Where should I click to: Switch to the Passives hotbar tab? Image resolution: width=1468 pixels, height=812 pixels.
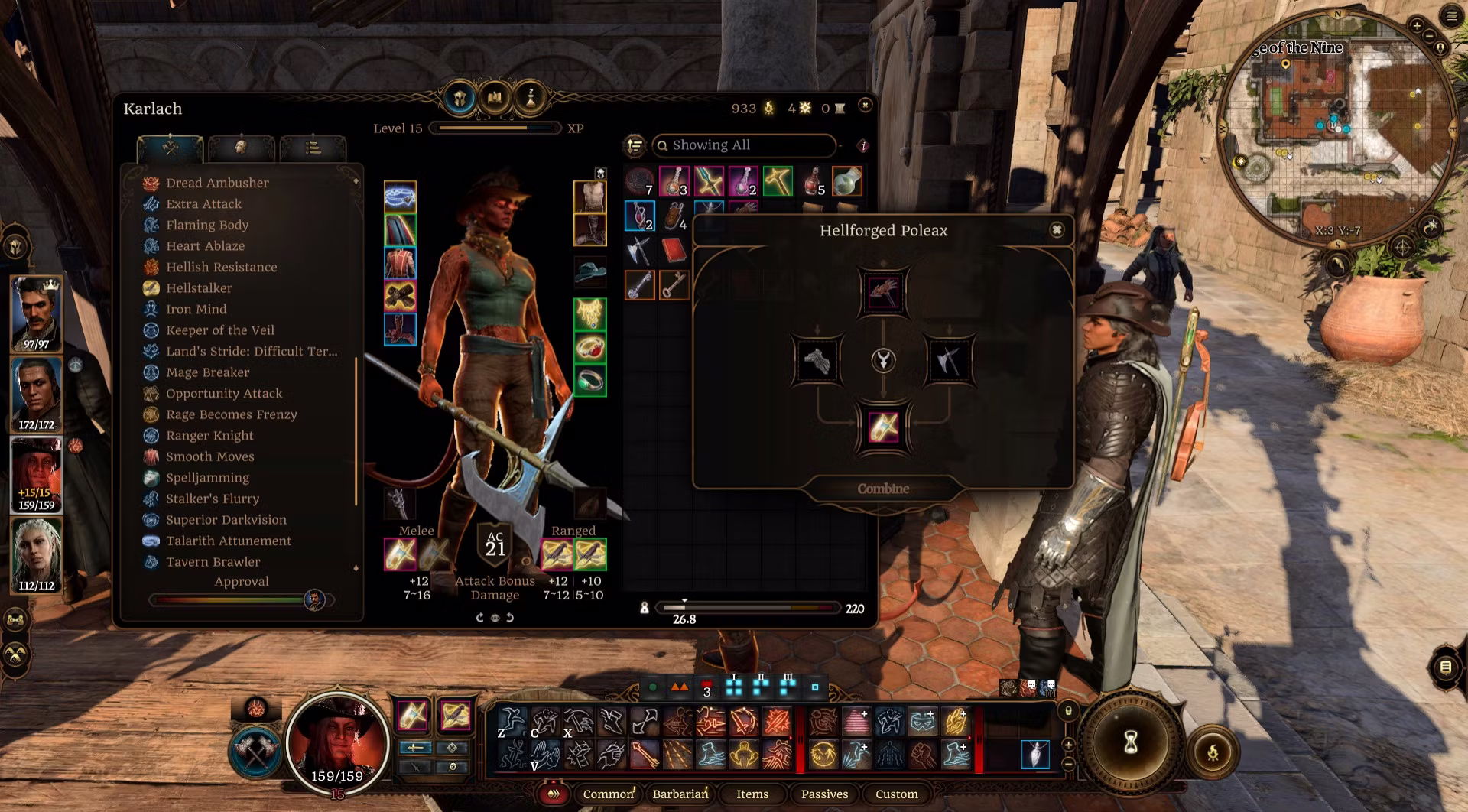tap(824, 794)
